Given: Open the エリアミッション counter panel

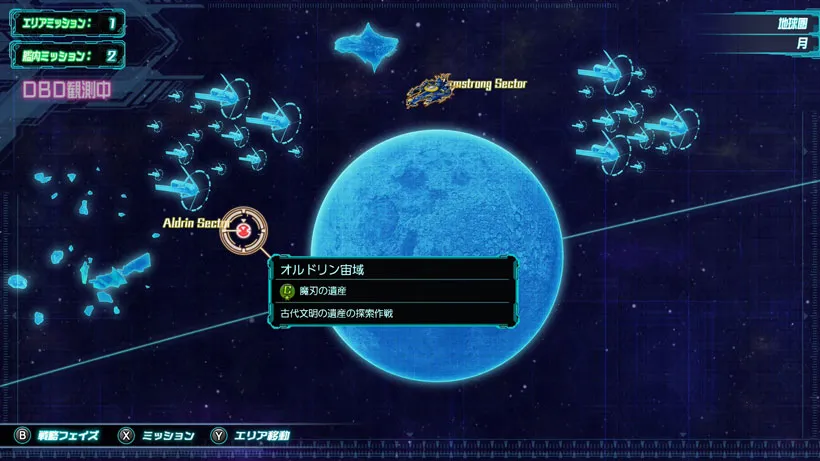Looking at the screenshot, I should [x=66, y=22].
